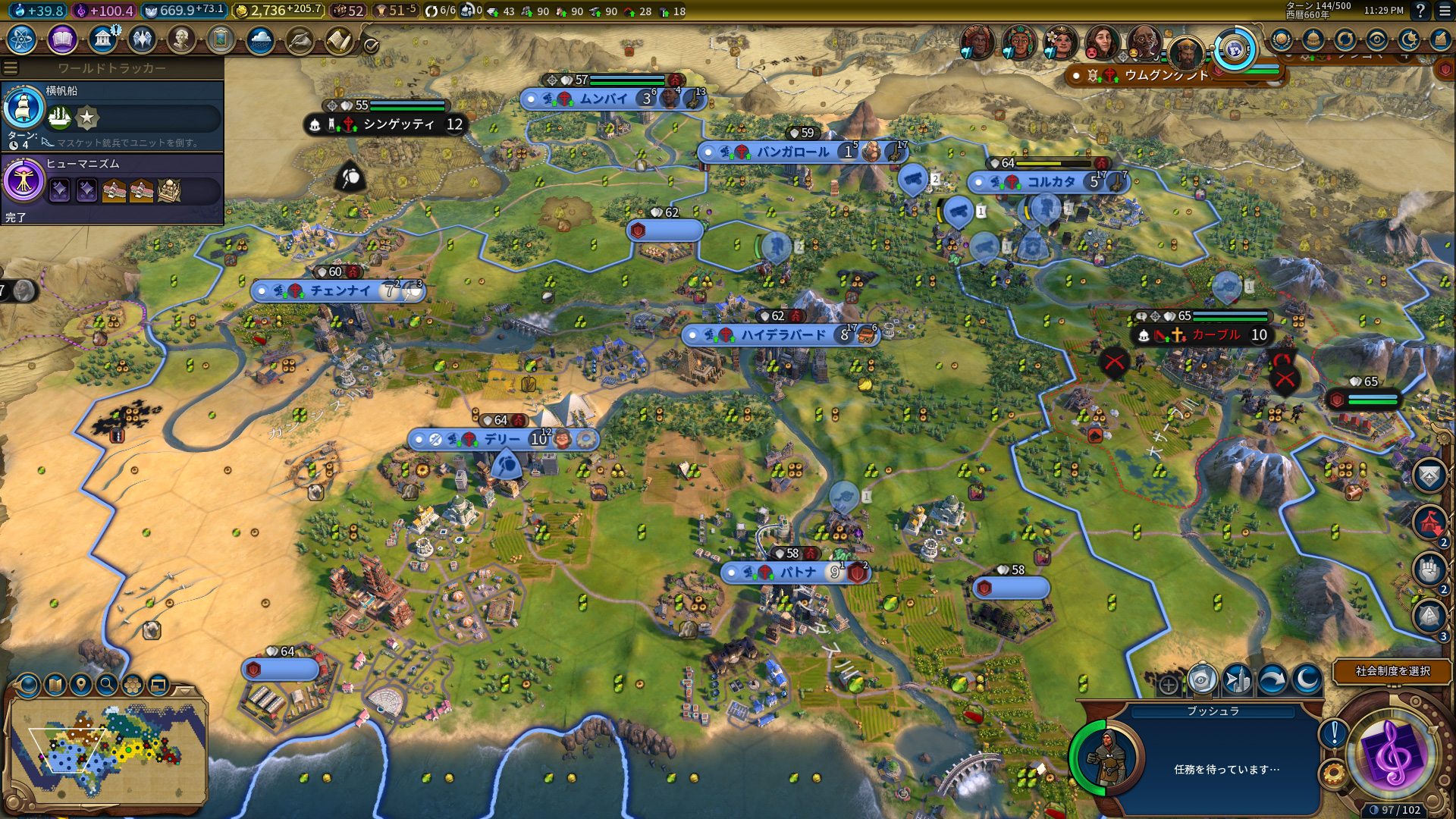This screenshot has width=1456, height=819.
Task: Open the Civilopedia scroll icon
Action: (339, 37)
